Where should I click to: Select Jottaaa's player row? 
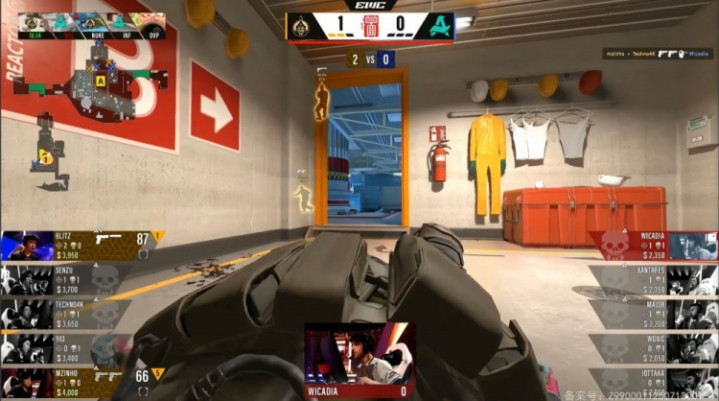tap(653, 382)
